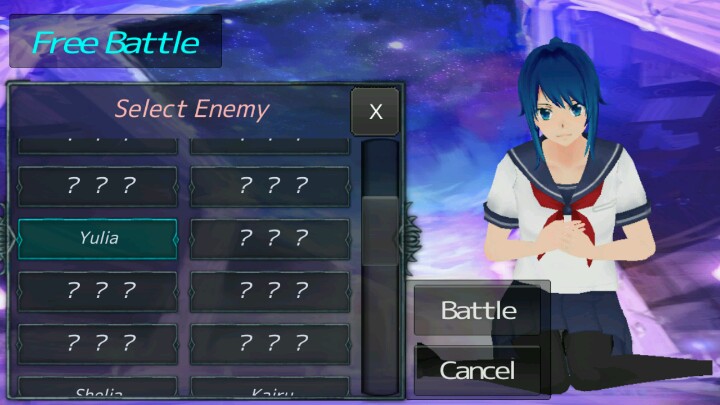This screenshot has width=720, height=405.
Task: Click the enemy list scrollbar handle
Action: (380, 230)
